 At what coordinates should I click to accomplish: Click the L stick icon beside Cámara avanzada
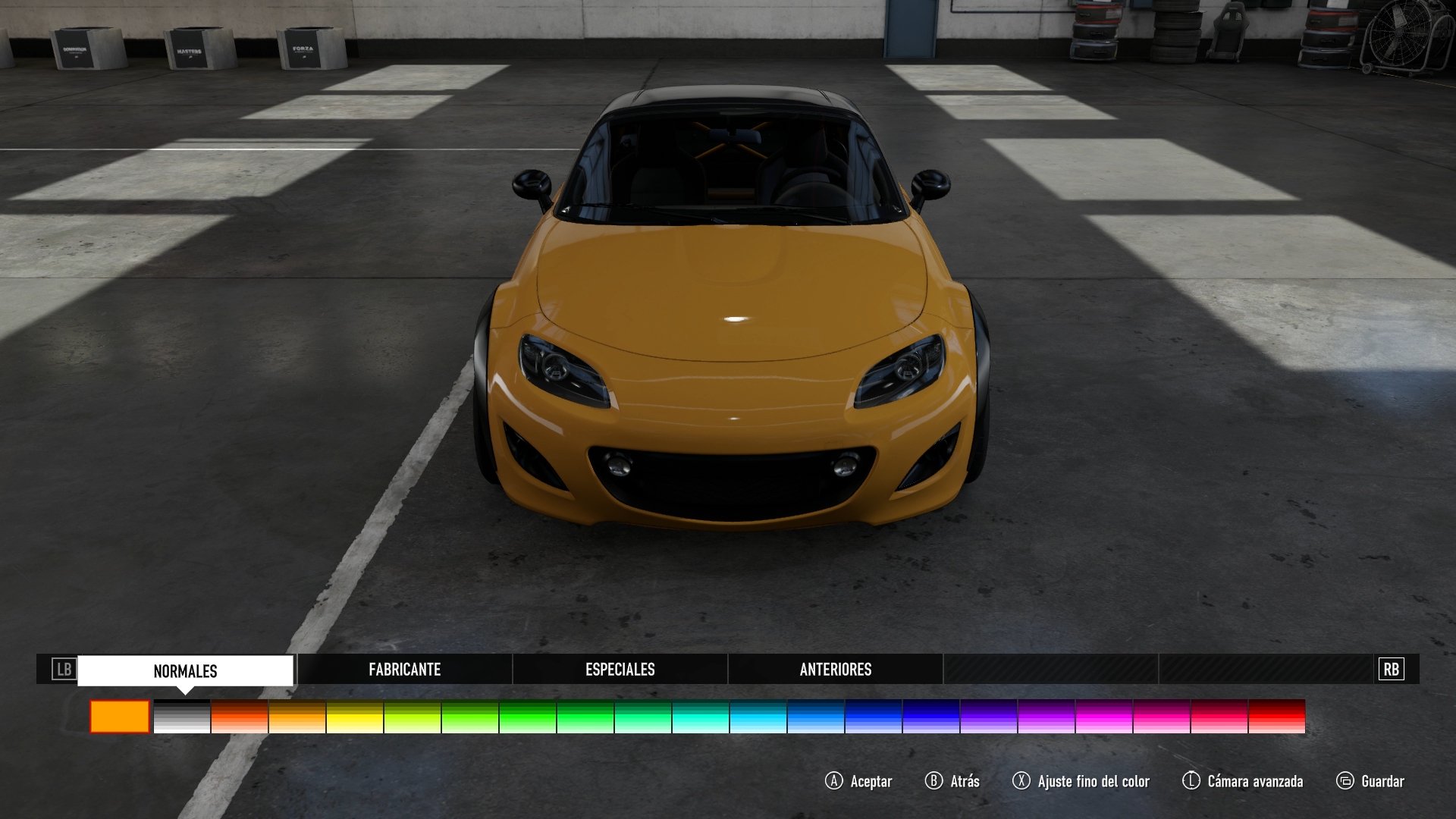click(x=1191, y=781)
